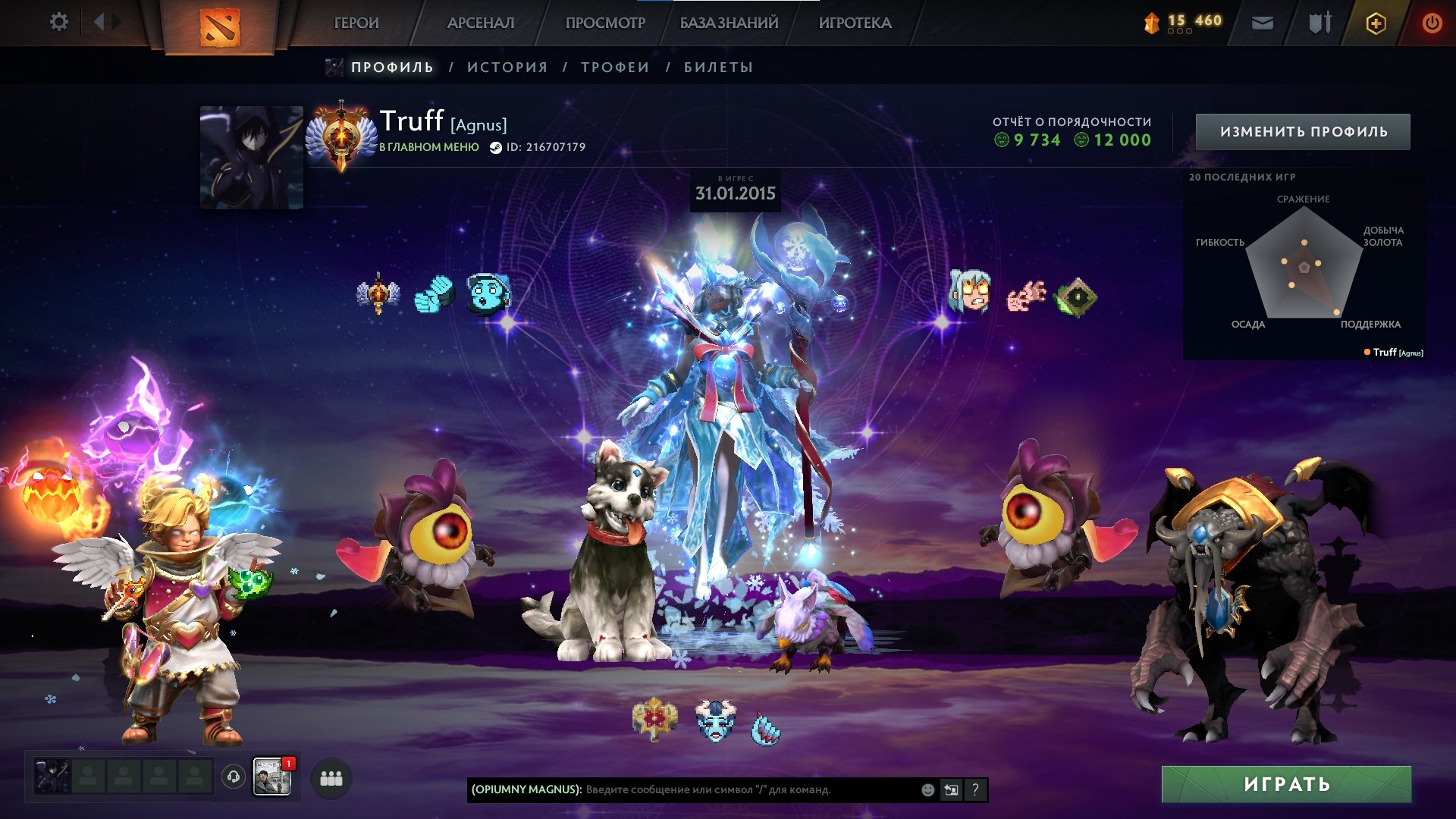Click the chat channel switcher icon

pyautogui.click(x=951, y=789)
